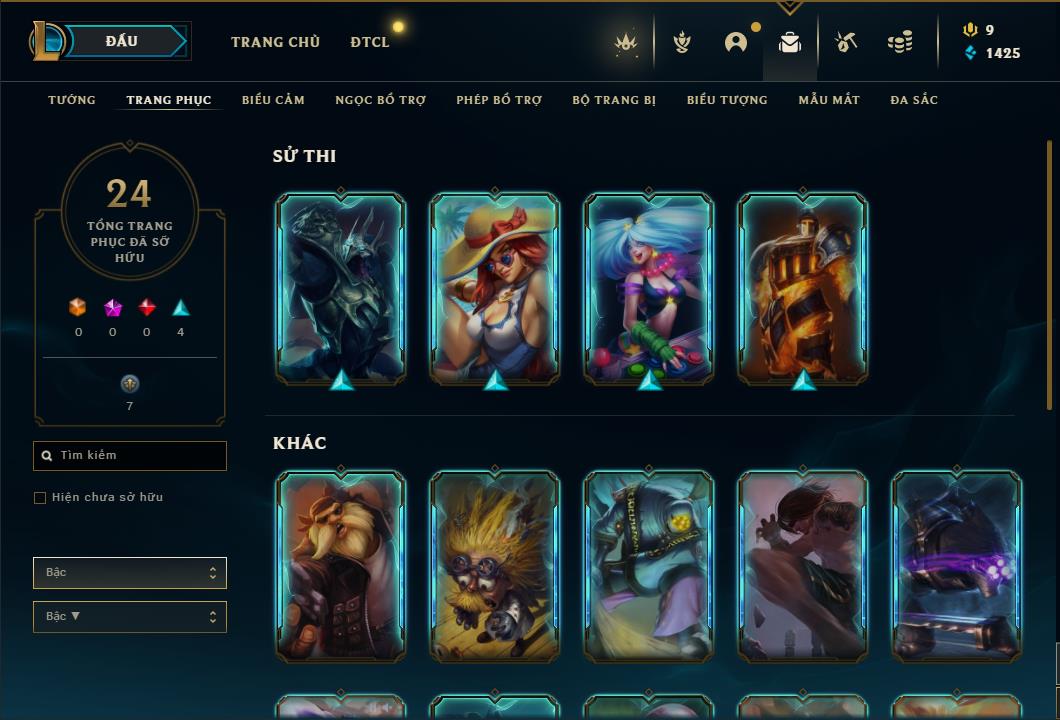Screen dimensions: 1060x720
Task: Select the mustached pilot skin card
Action: coord(341,566)
